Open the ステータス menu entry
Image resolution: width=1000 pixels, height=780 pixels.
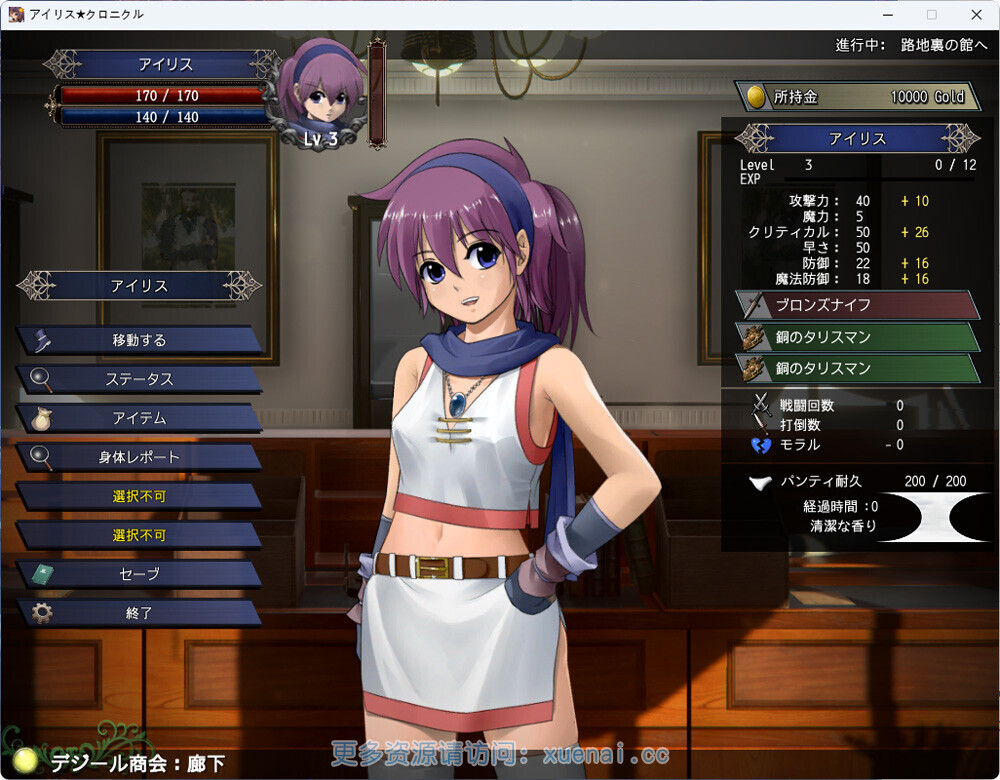pos(139,379)
